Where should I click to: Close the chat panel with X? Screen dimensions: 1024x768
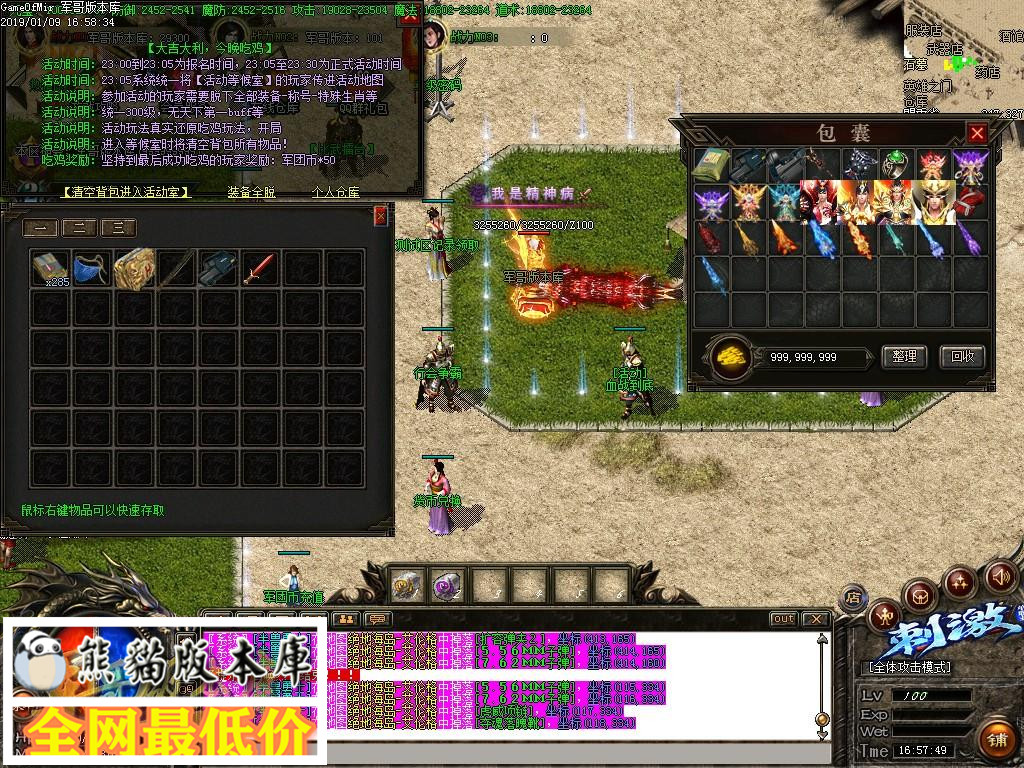click(816, 619)
